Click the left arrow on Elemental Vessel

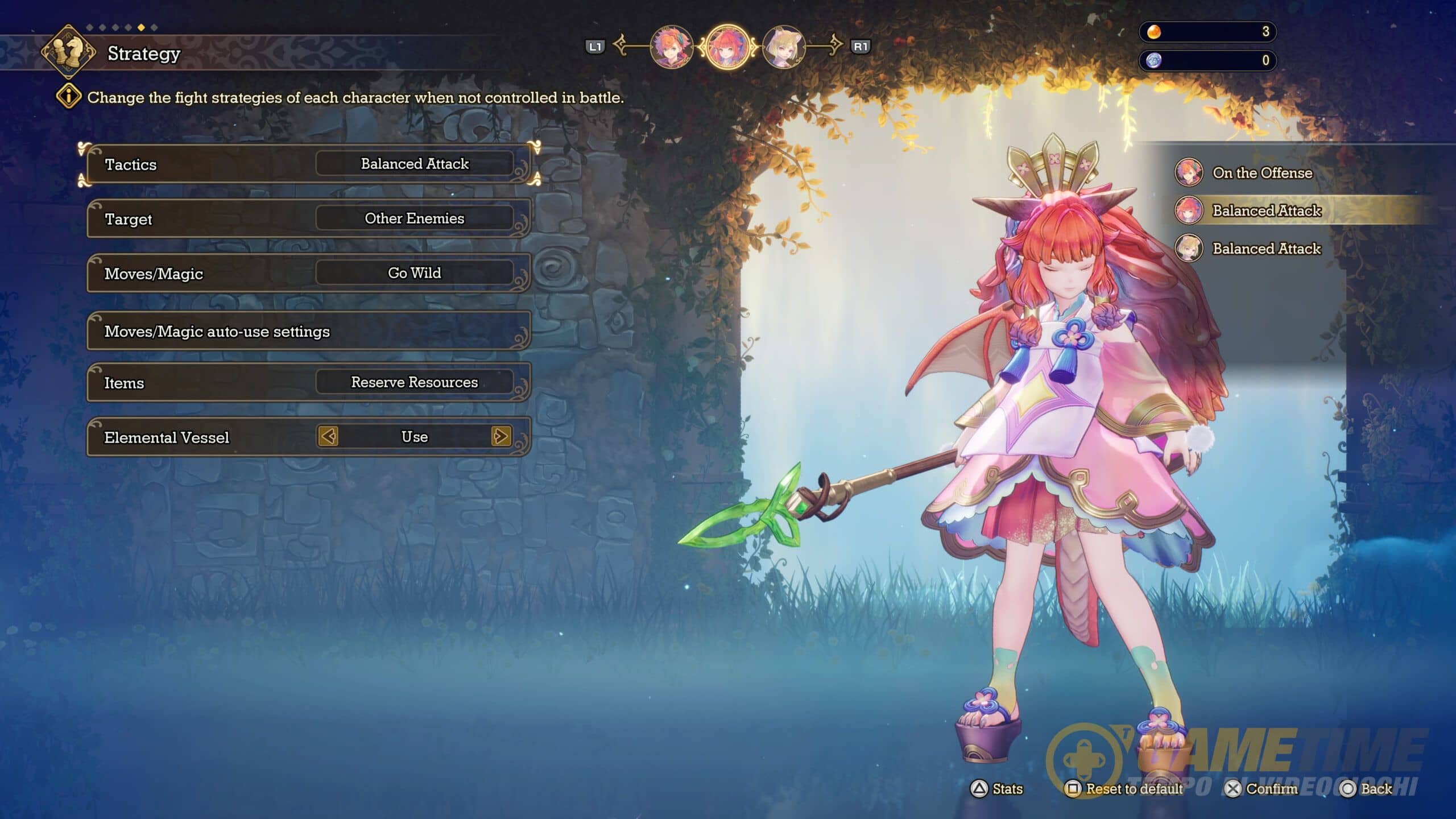(x=328, y=437)
